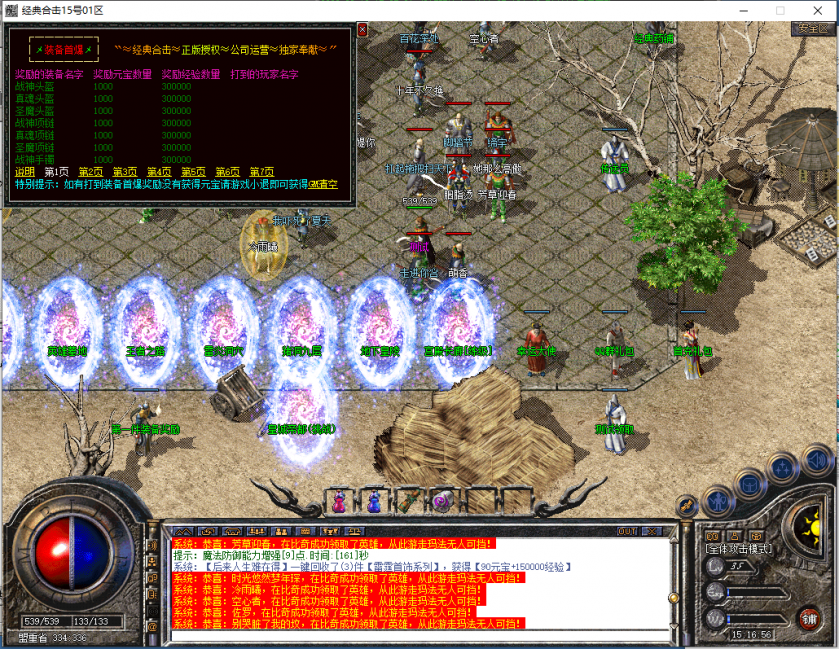Open the skills sparkle round button
This screenshot has width=840, height=649.
[x=781, y=468]
